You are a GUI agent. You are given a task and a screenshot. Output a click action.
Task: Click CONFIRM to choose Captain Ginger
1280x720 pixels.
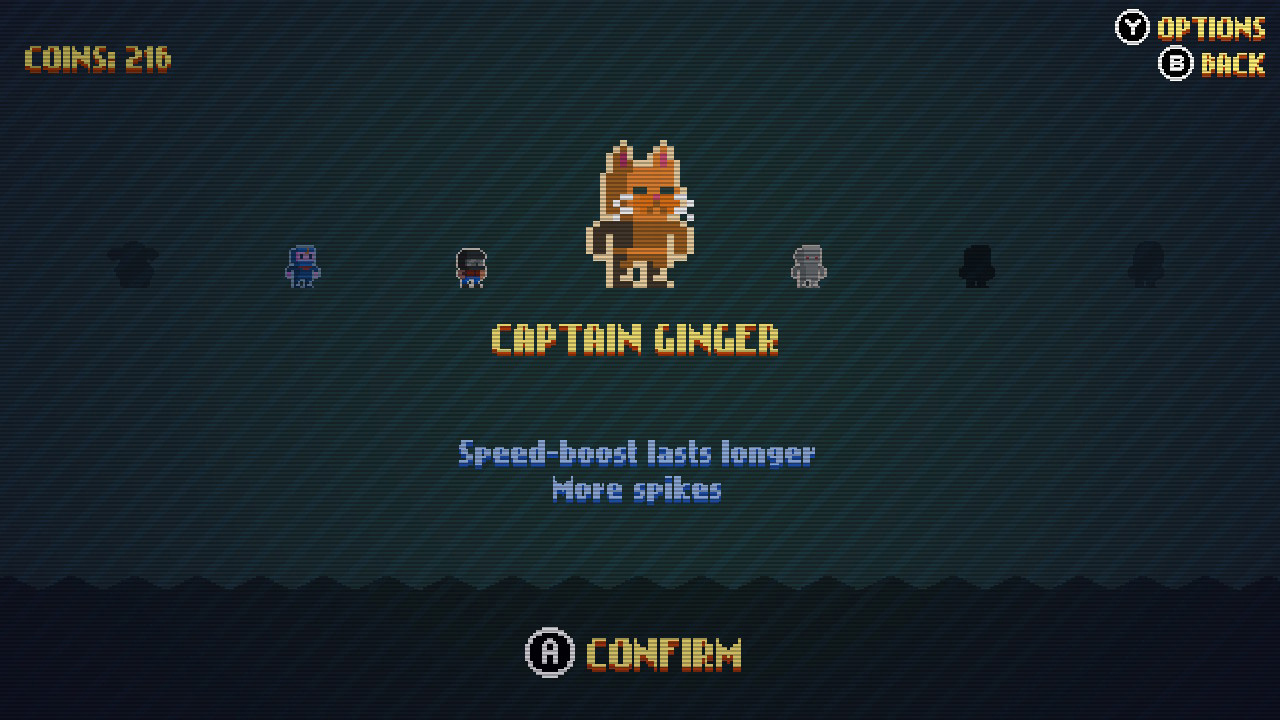[x=636, y=652]
